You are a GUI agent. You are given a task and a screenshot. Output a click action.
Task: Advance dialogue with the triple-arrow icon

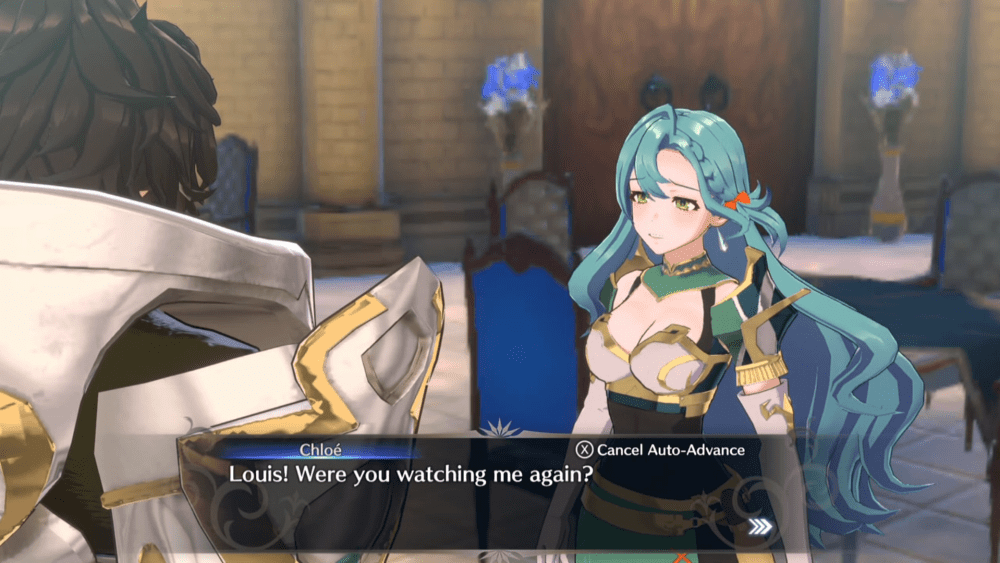pyautogui.click(x=761, y=527)
